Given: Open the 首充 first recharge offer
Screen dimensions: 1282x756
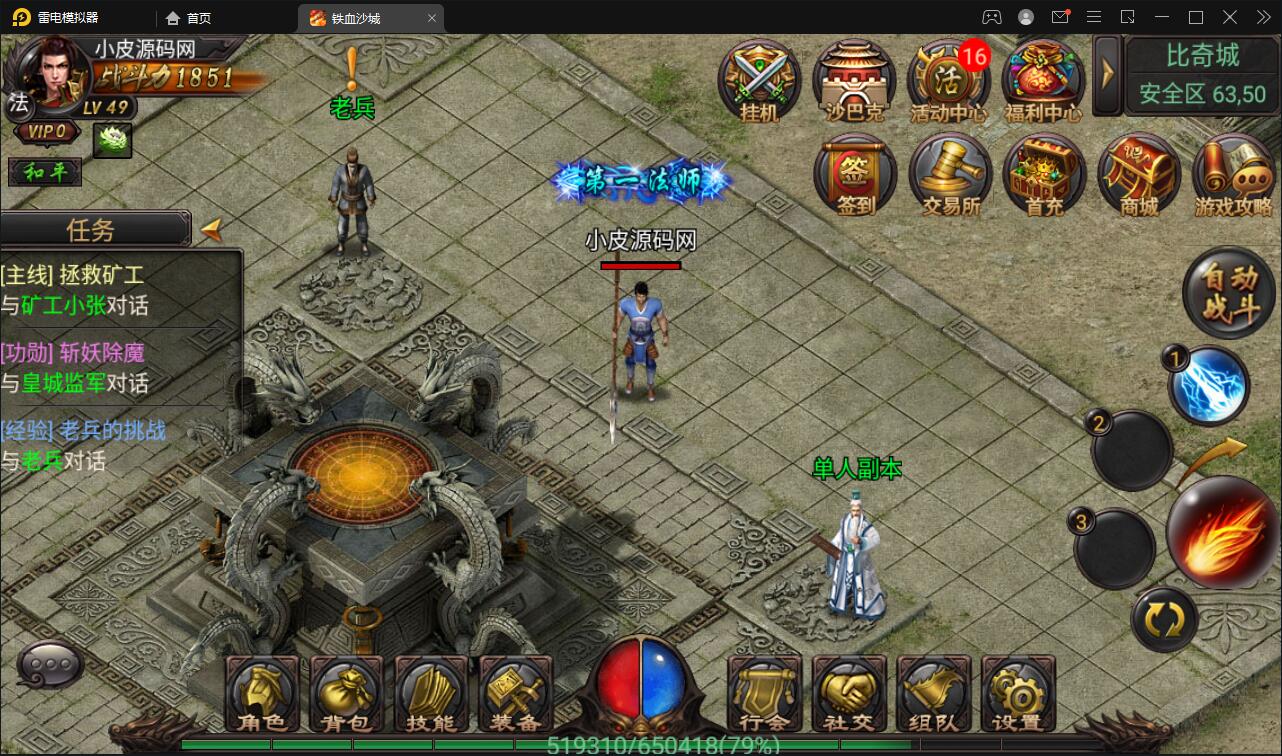Looking at the screenshot, I should 1044,175.
